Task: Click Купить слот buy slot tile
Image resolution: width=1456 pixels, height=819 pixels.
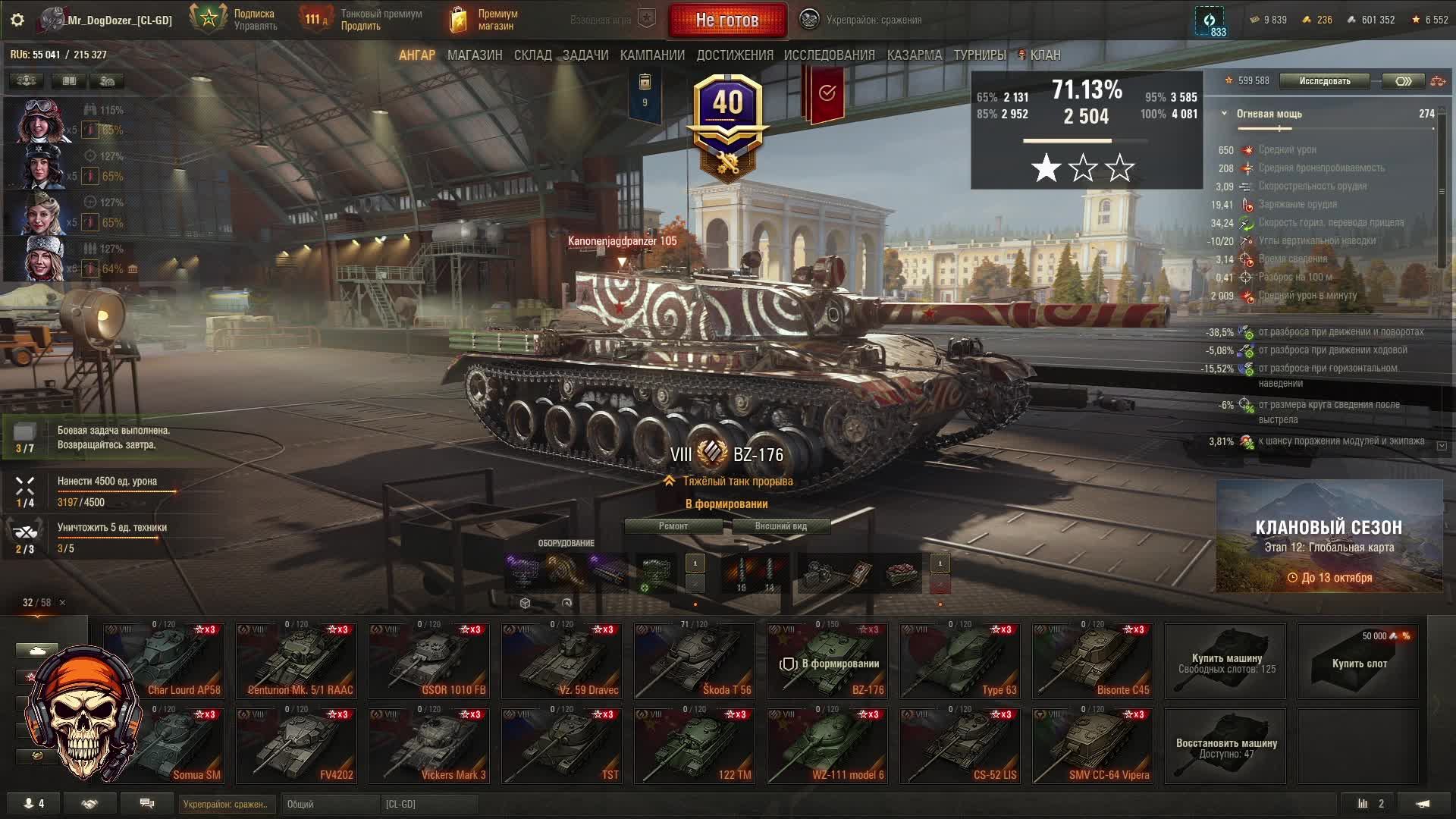Action: [x=1358, y=661]
